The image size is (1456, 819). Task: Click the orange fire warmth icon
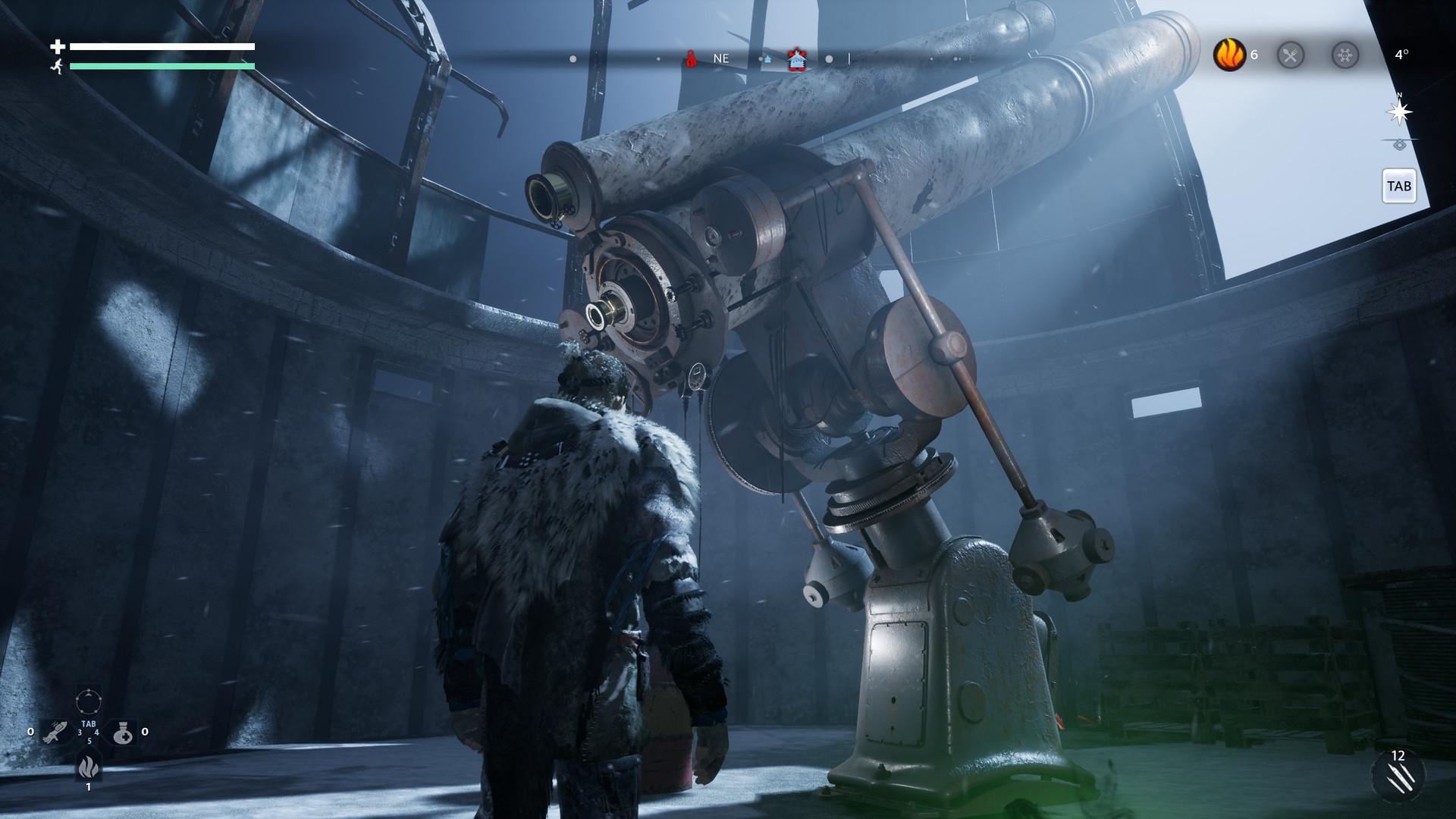1228,55
